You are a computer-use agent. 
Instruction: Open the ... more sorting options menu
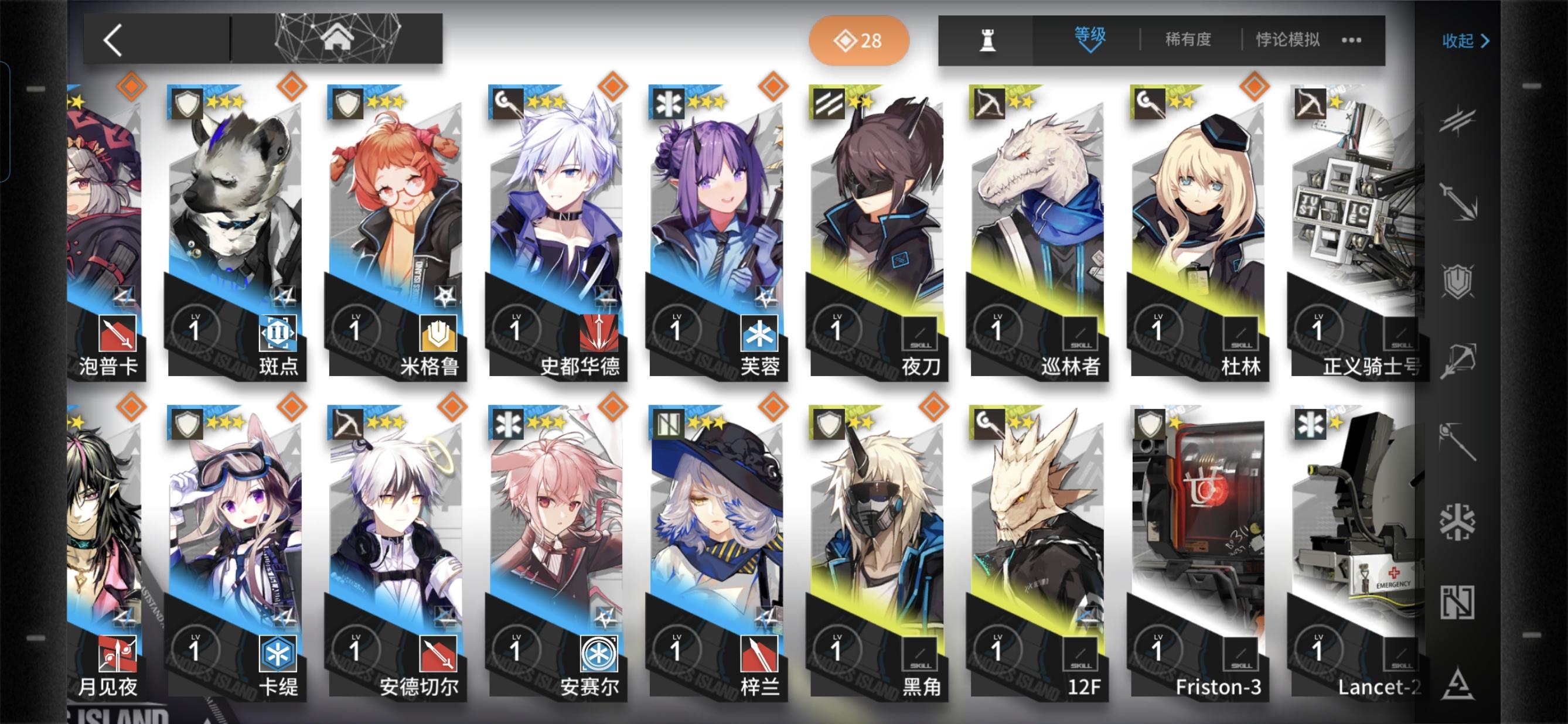1352,40
